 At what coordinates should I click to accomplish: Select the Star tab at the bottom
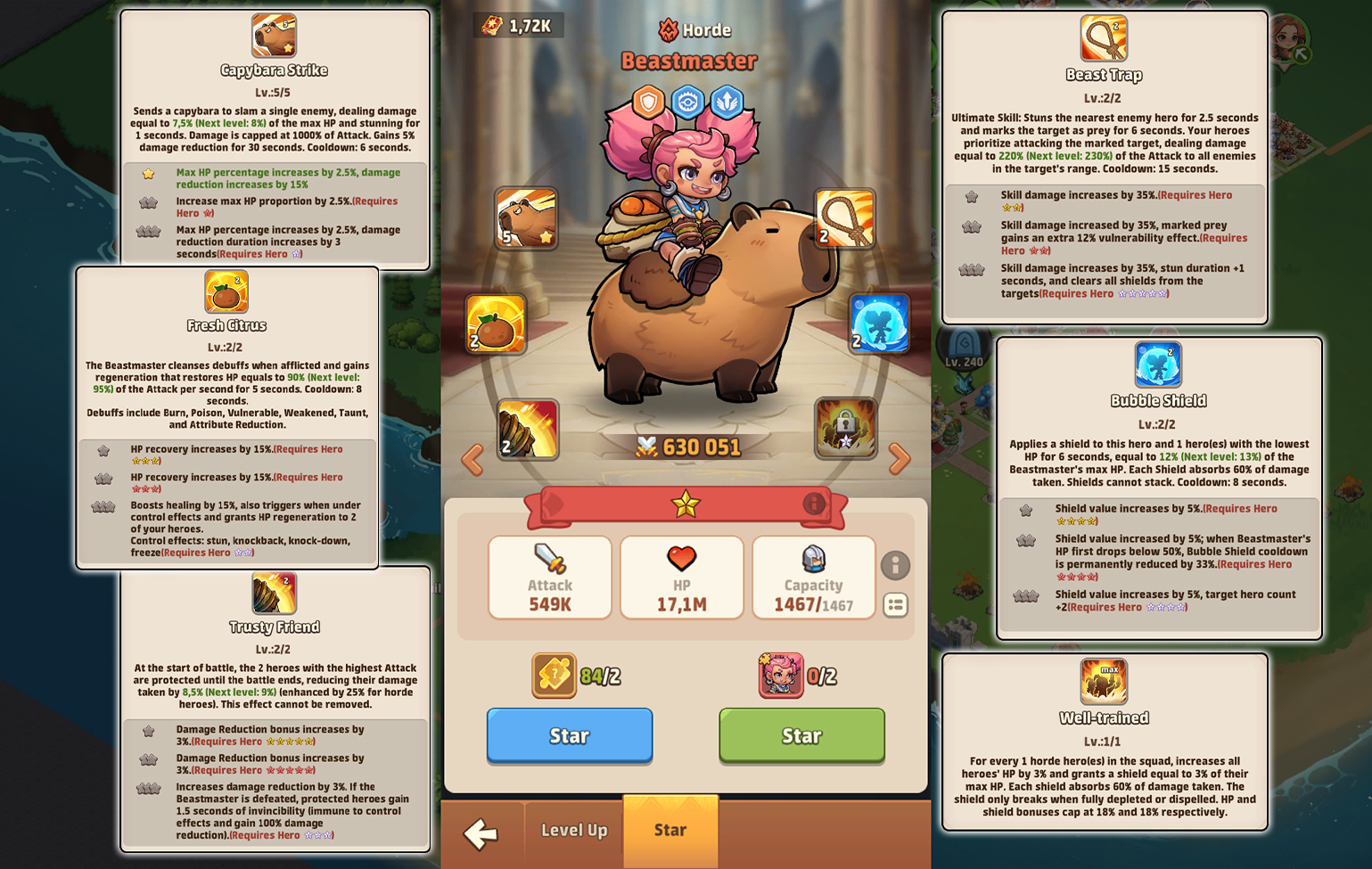(670, 831)
